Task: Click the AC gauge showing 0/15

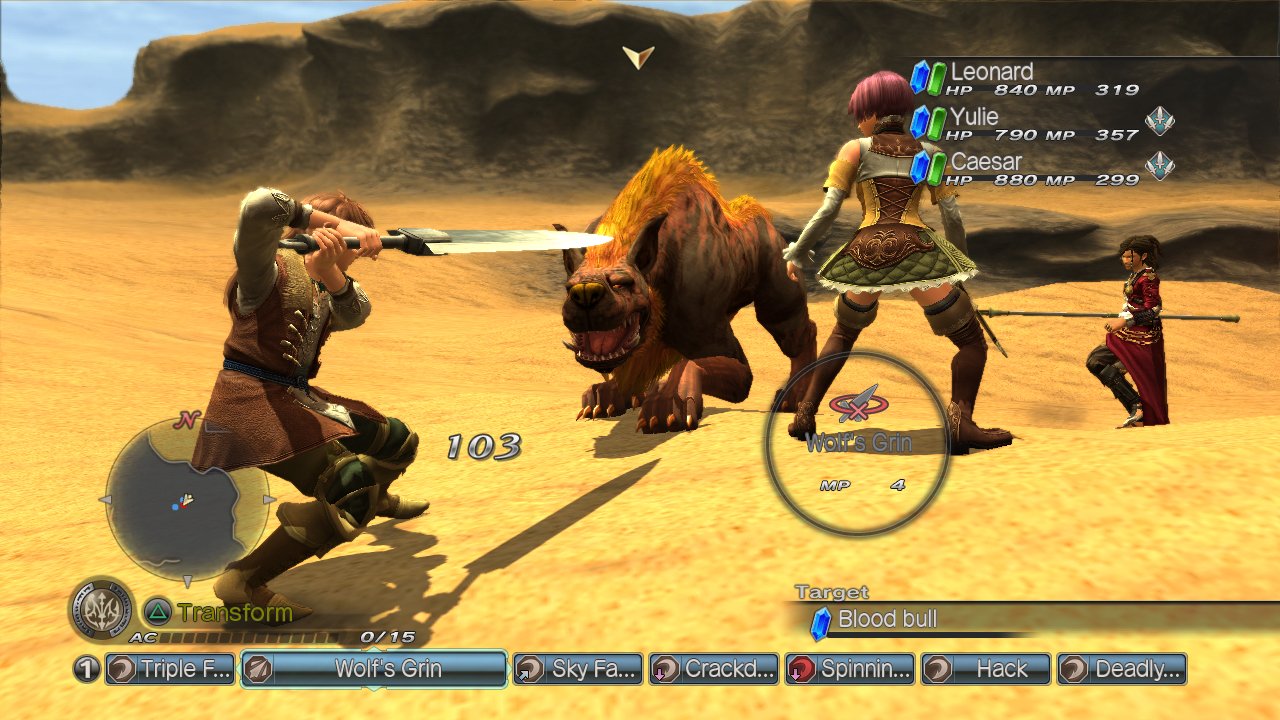Action: pyautogui.click(x=250, y=637)
